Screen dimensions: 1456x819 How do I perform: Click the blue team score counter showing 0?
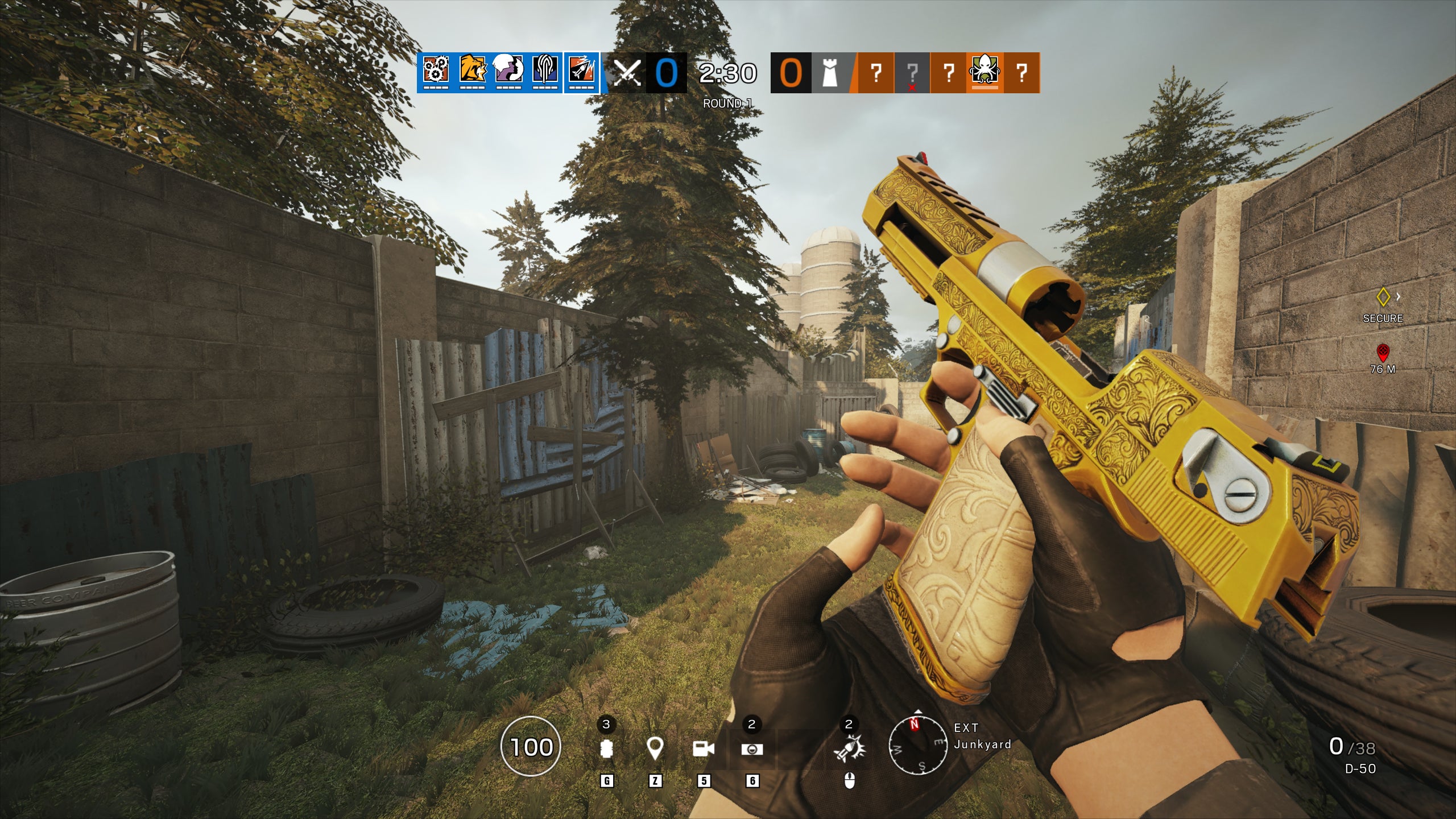click(665, 73)
